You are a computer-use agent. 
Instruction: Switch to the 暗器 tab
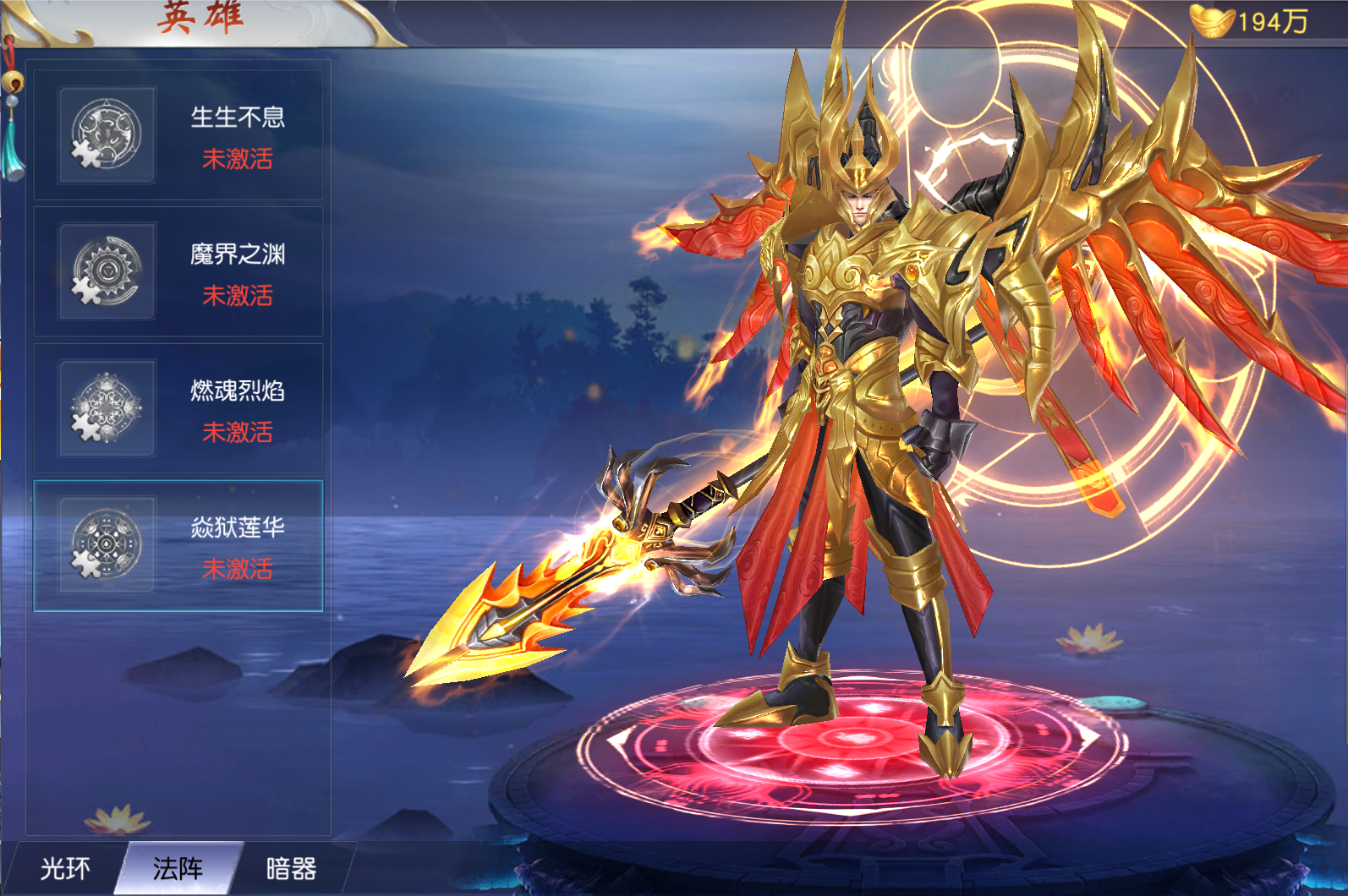(292, 868)
